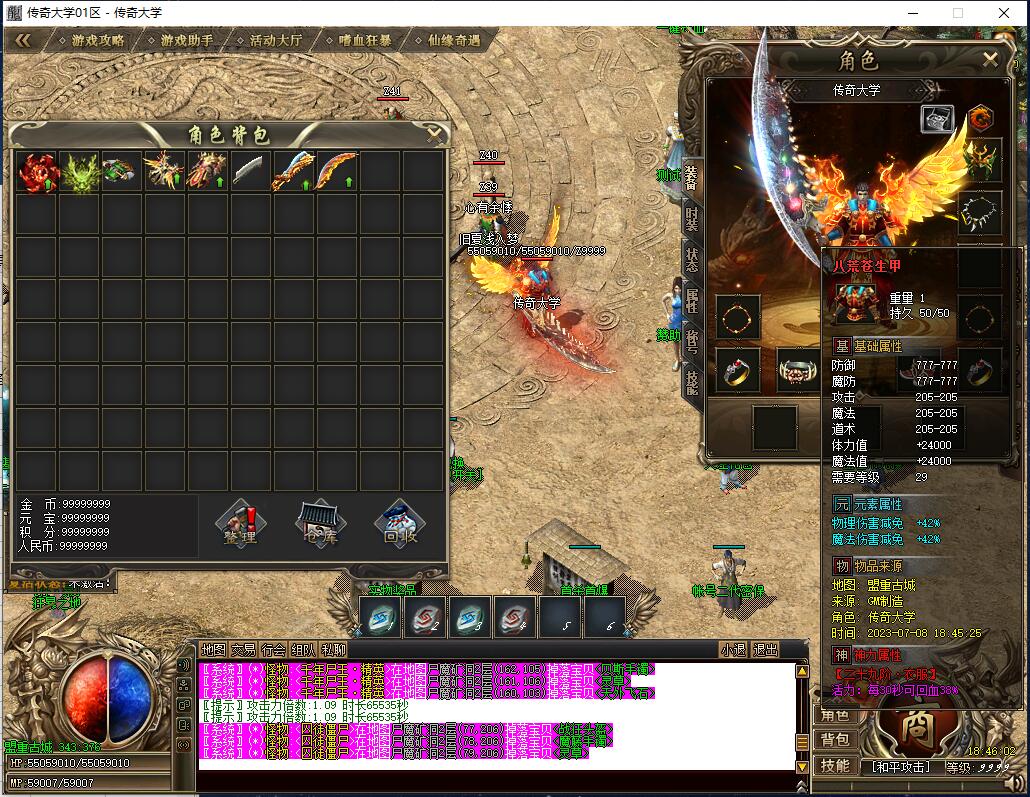Open the 游戏攻略 menu
Screen dimensions: 1030x797
(98, 41)
